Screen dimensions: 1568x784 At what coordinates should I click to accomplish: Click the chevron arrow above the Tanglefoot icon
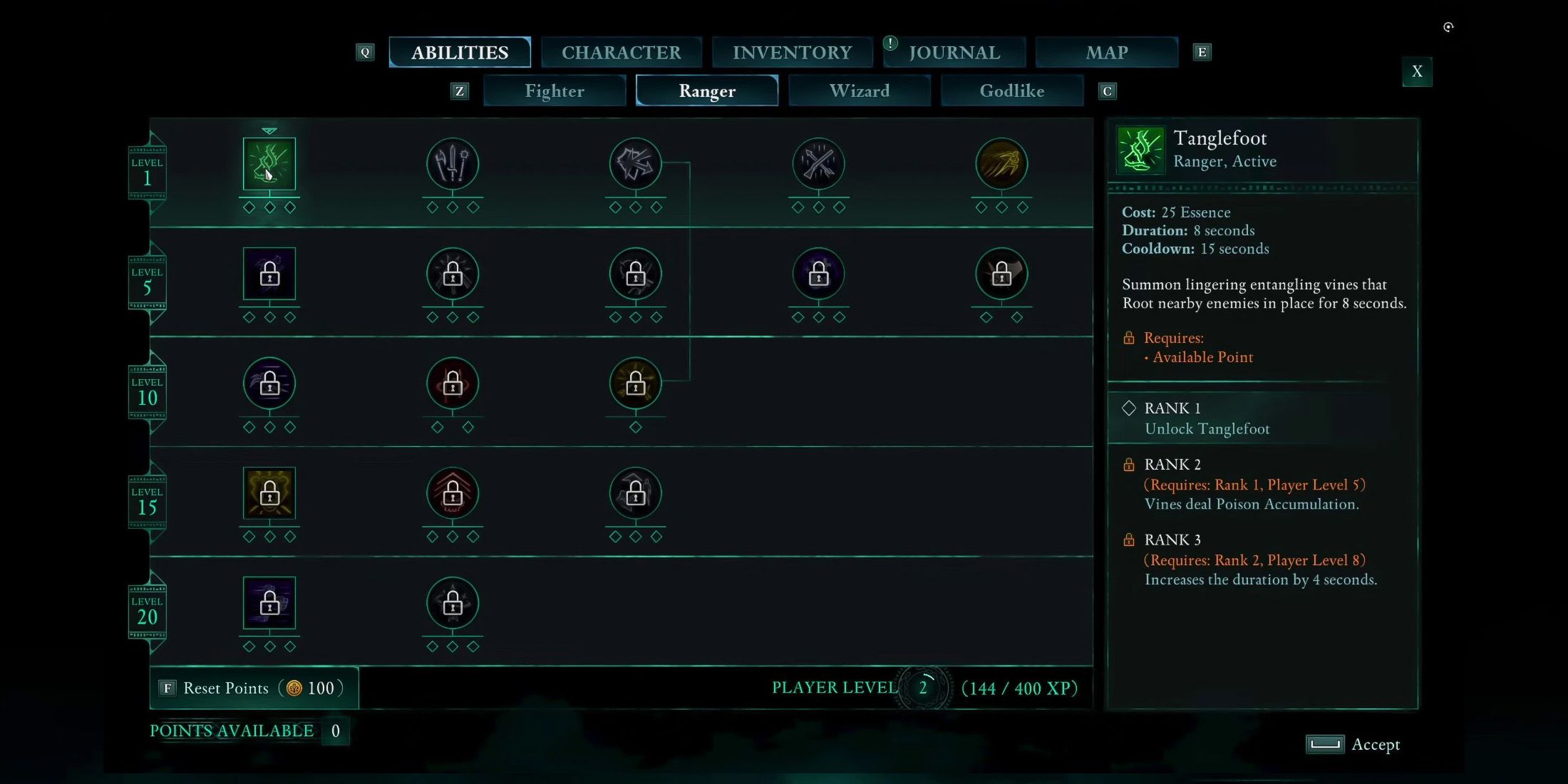click(269, 130)
